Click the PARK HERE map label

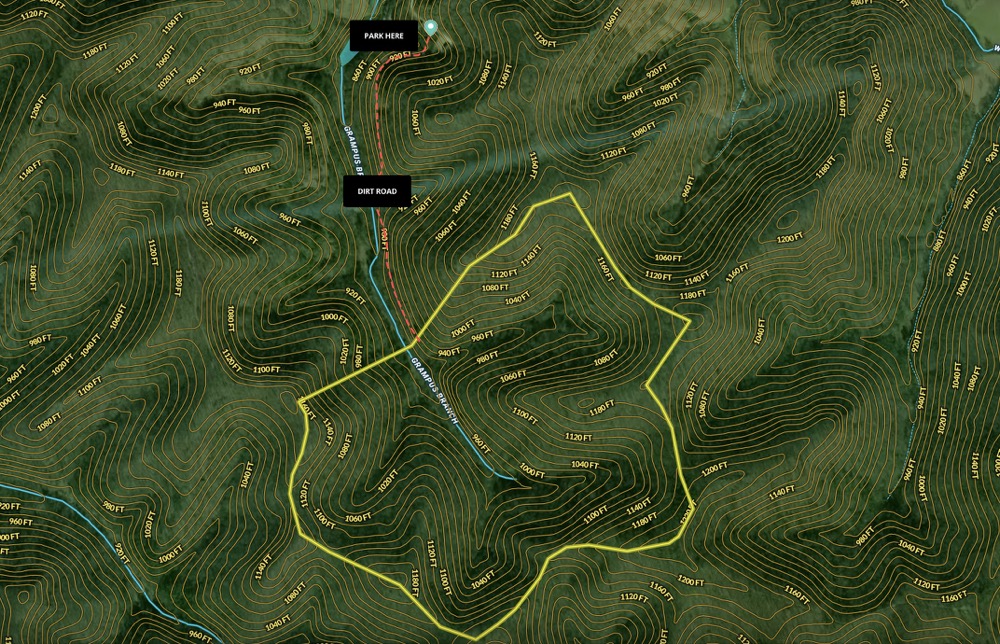tap(383, 36)
